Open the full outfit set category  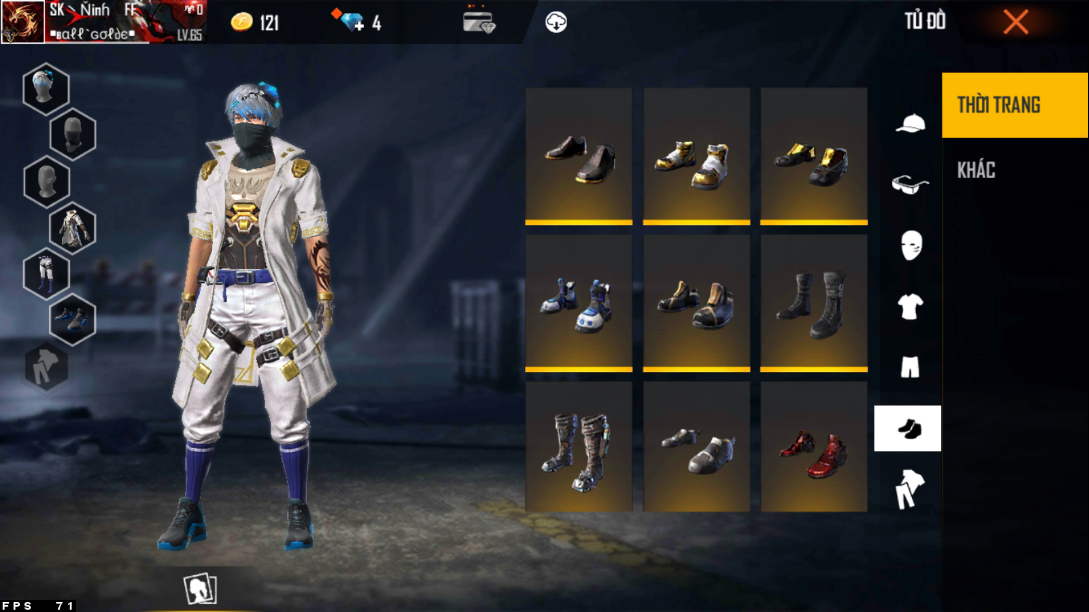click(x=909, y=489)
